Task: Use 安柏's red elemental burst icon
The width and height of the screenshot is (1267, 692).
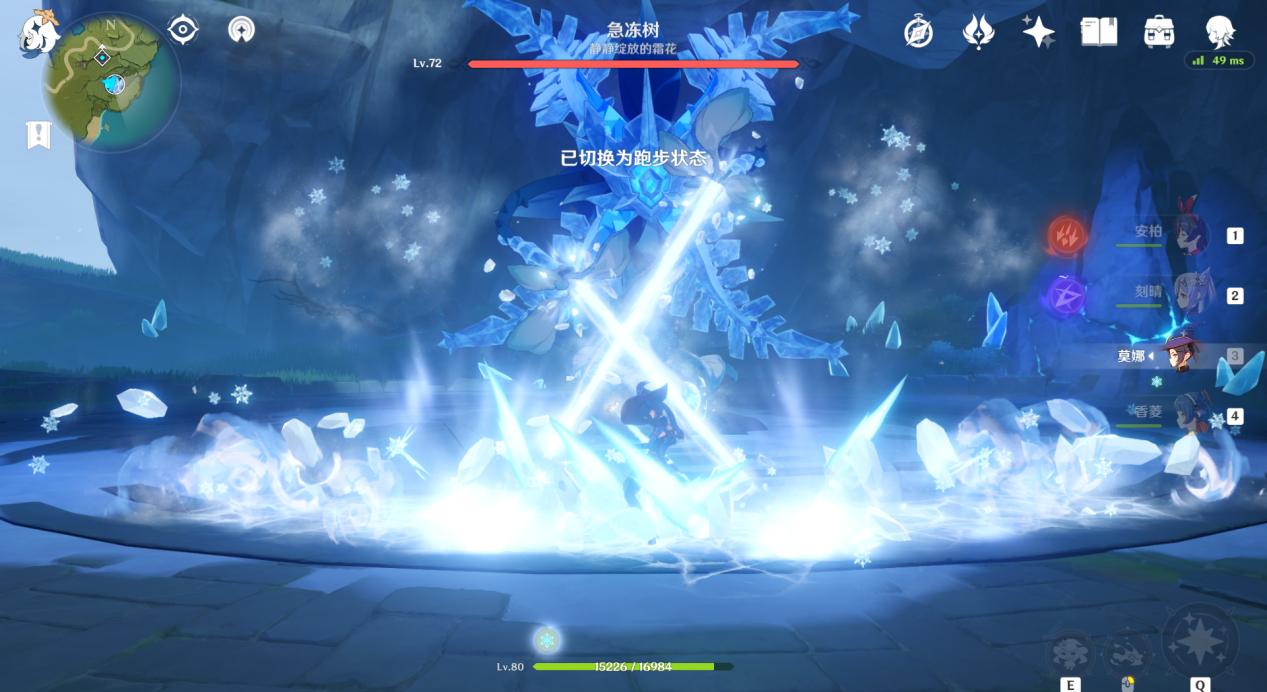Action: [1066, 236]
